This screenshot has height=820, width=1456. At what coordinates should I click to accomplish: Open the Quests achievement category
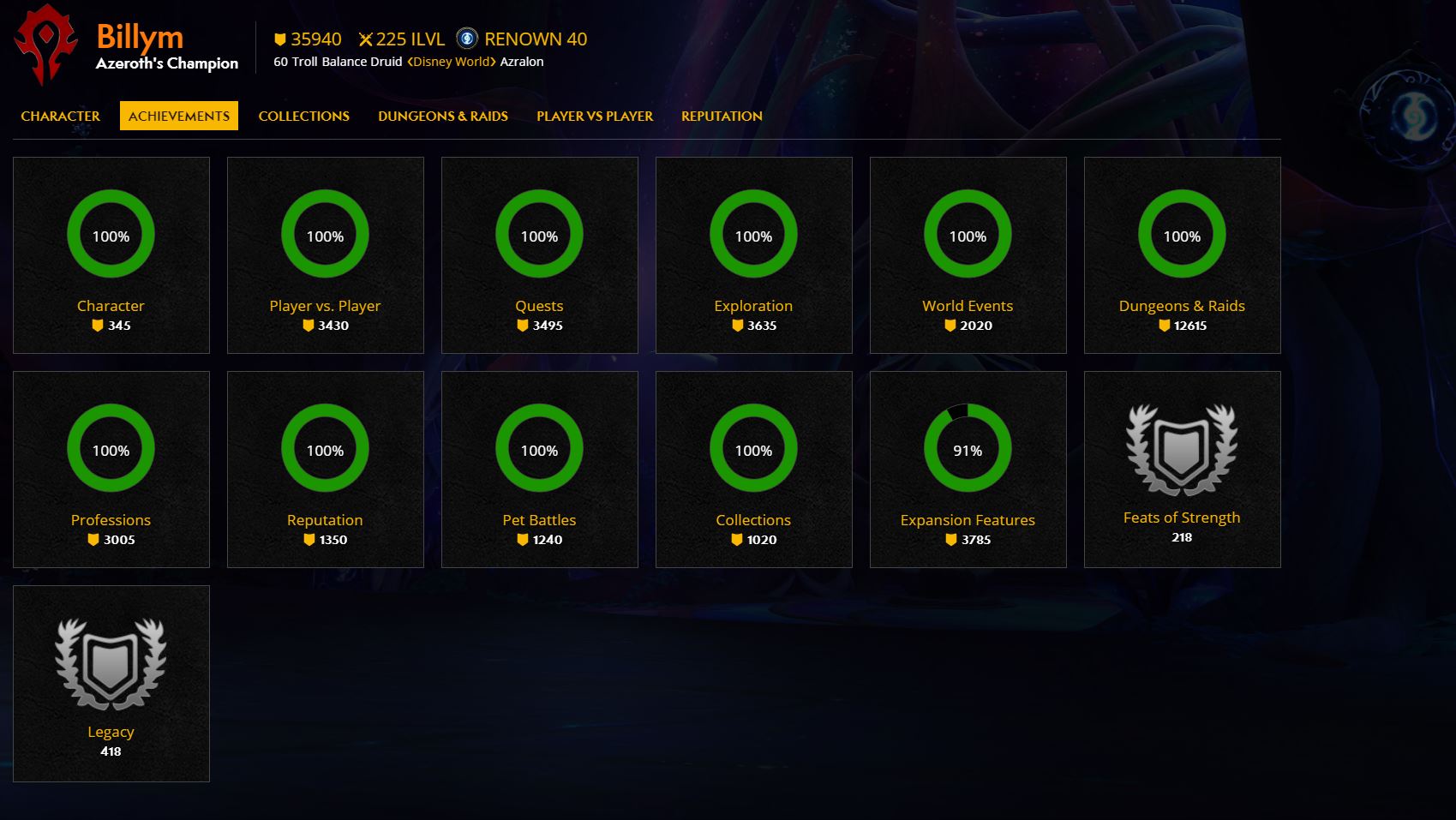click(540, 255)
